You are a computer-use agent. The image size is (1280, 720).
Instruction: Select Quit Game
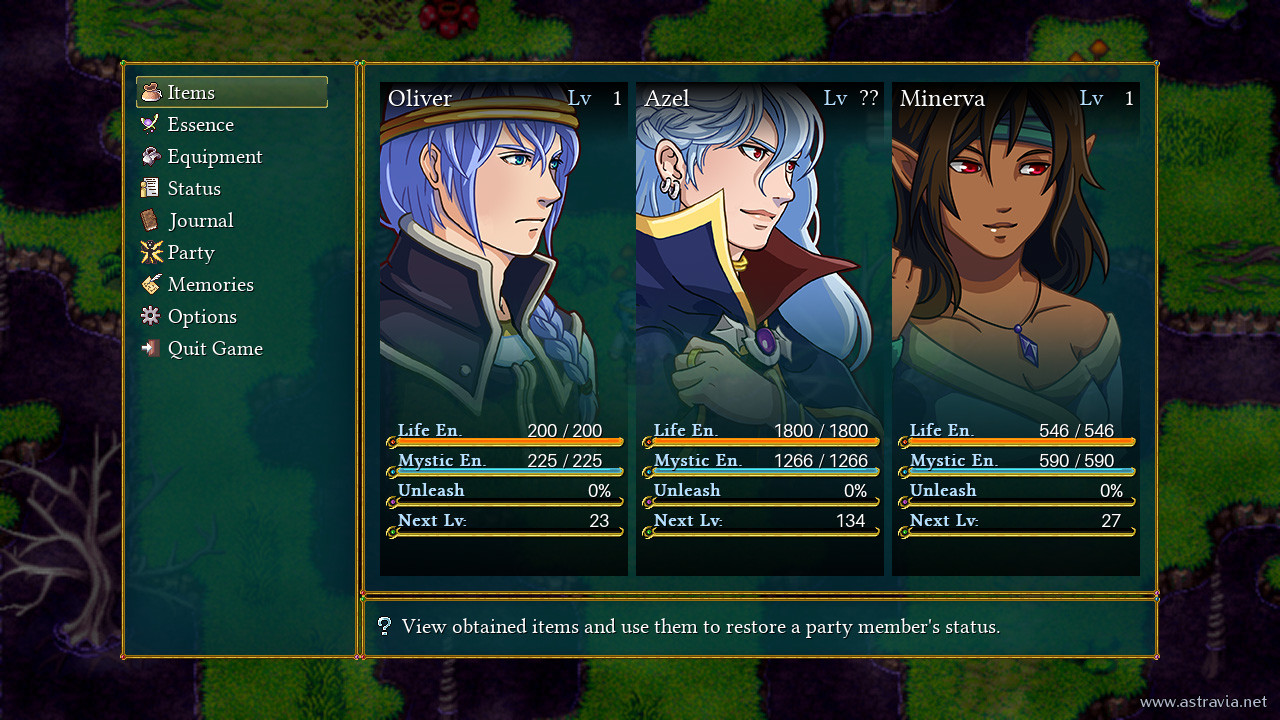pyautogui.click(x=215, y=349)
